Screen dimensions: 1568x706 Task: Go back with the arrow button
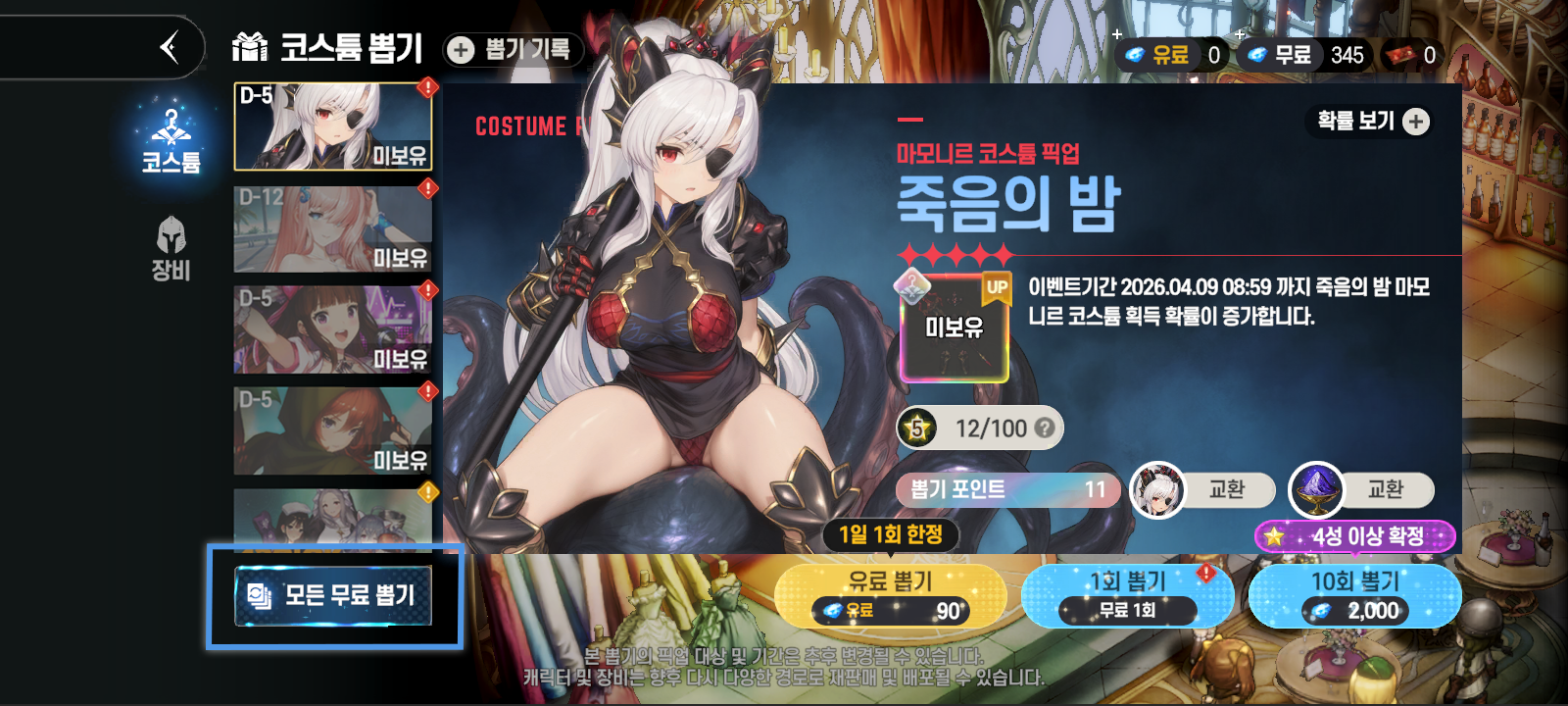click(x=170, y=47)
